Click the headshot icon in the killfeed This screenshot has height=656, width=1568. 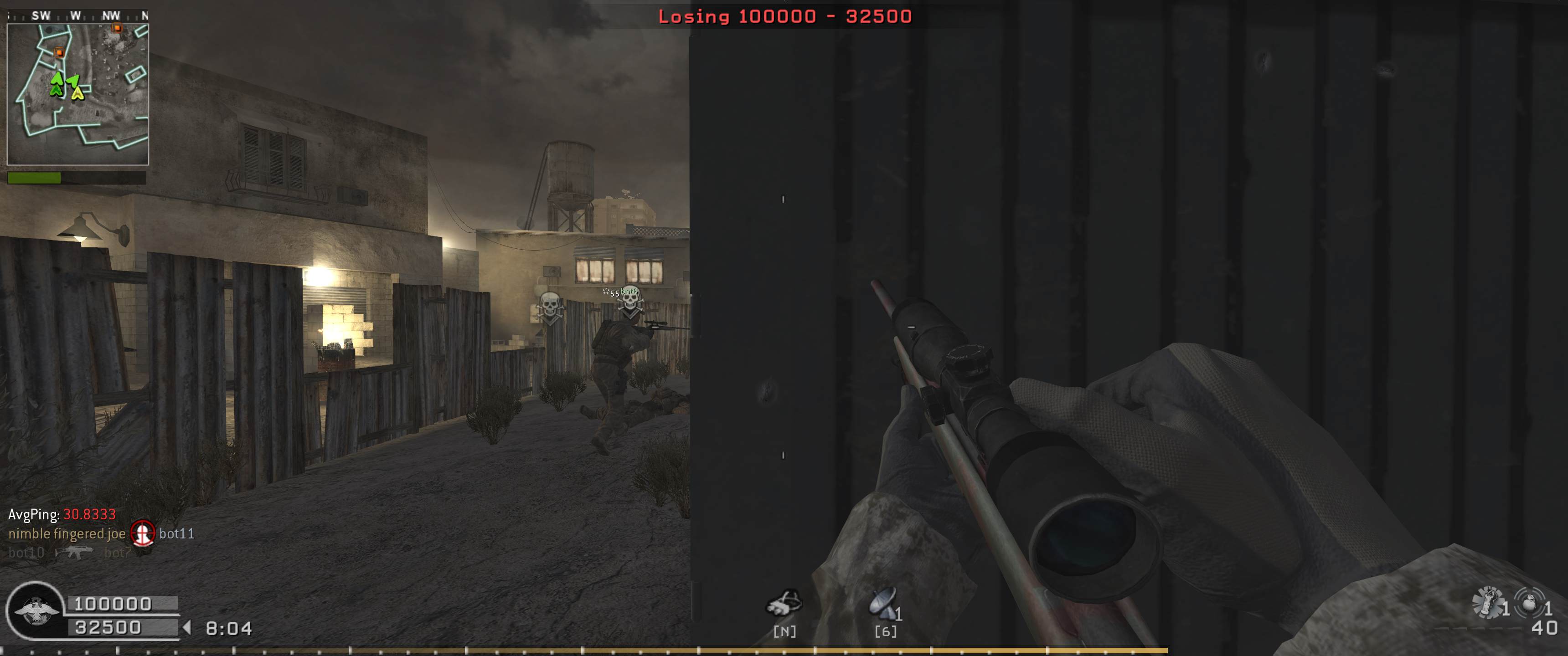click(143, 534)
